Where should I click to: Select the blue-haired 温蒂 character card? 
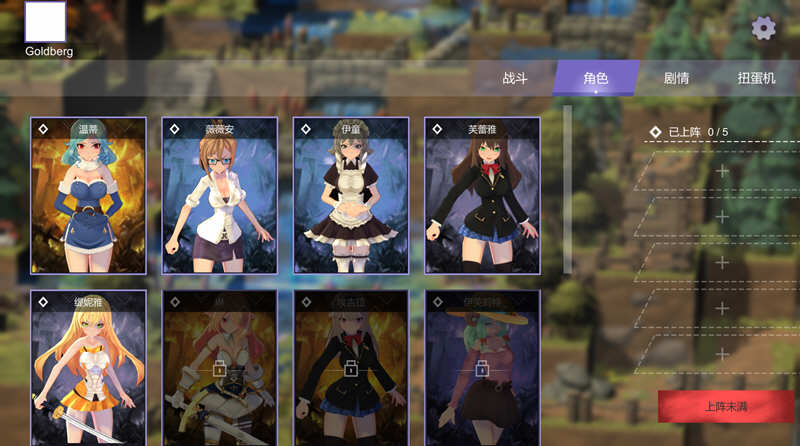[x=88, y=196]
